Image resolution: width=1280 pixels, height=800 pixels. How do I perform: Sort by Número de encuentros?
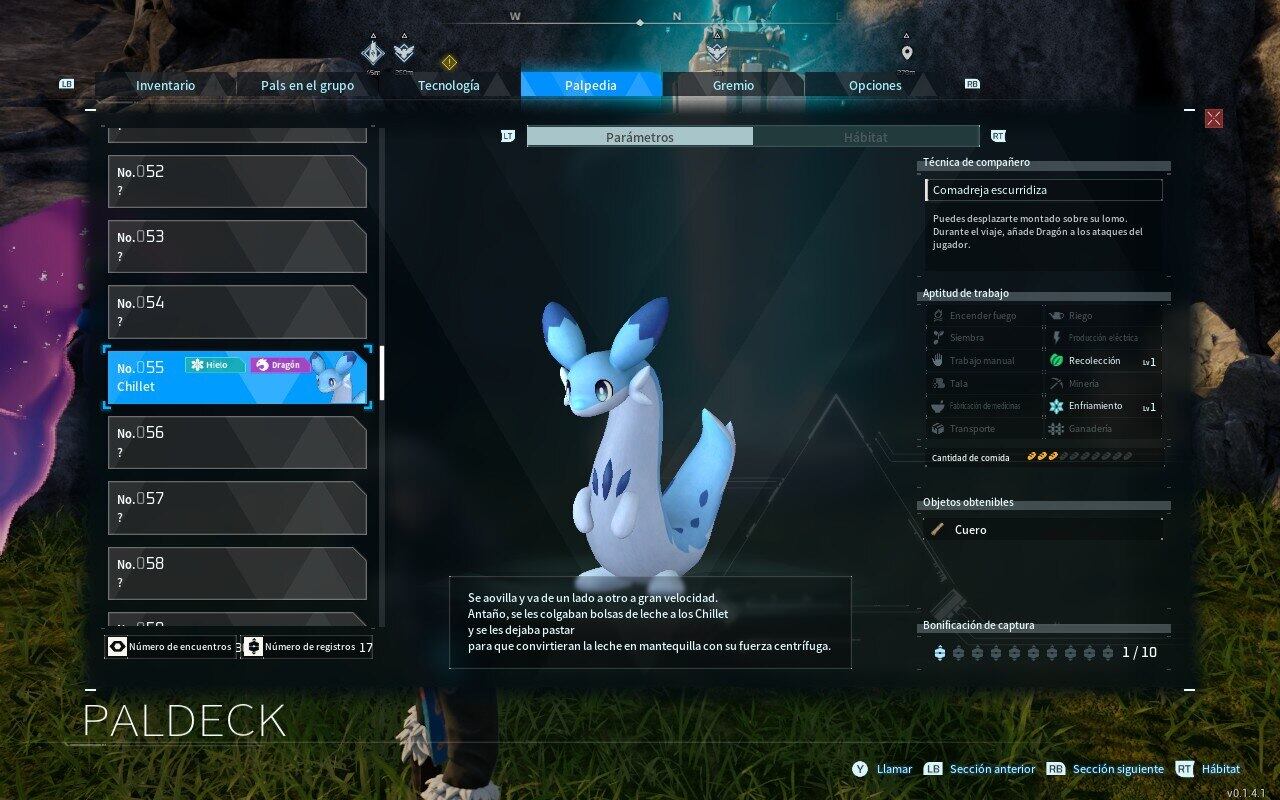tap(171, 647)
